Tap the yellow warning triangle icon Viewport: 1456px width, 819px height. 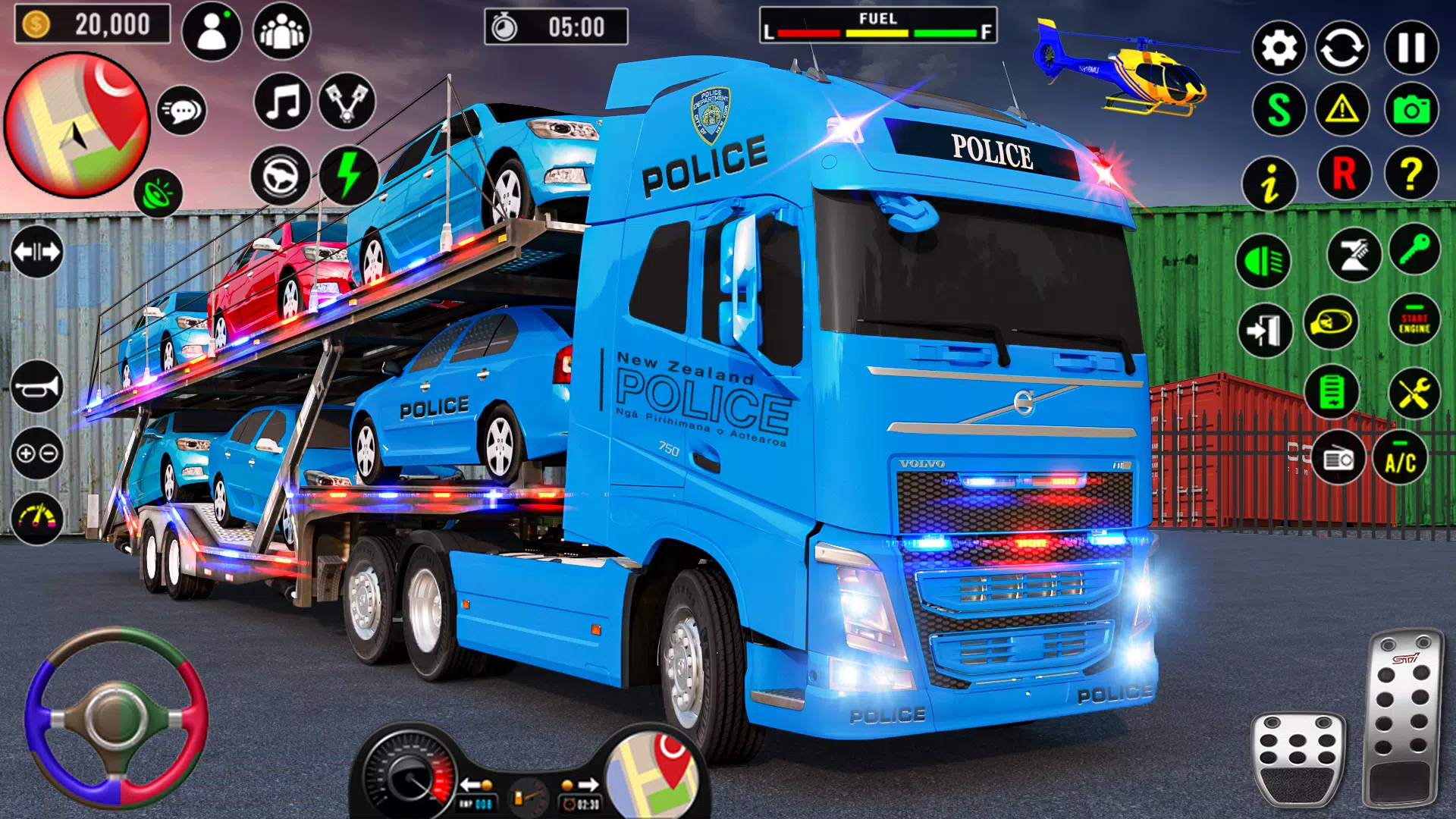click(1343, 108)
